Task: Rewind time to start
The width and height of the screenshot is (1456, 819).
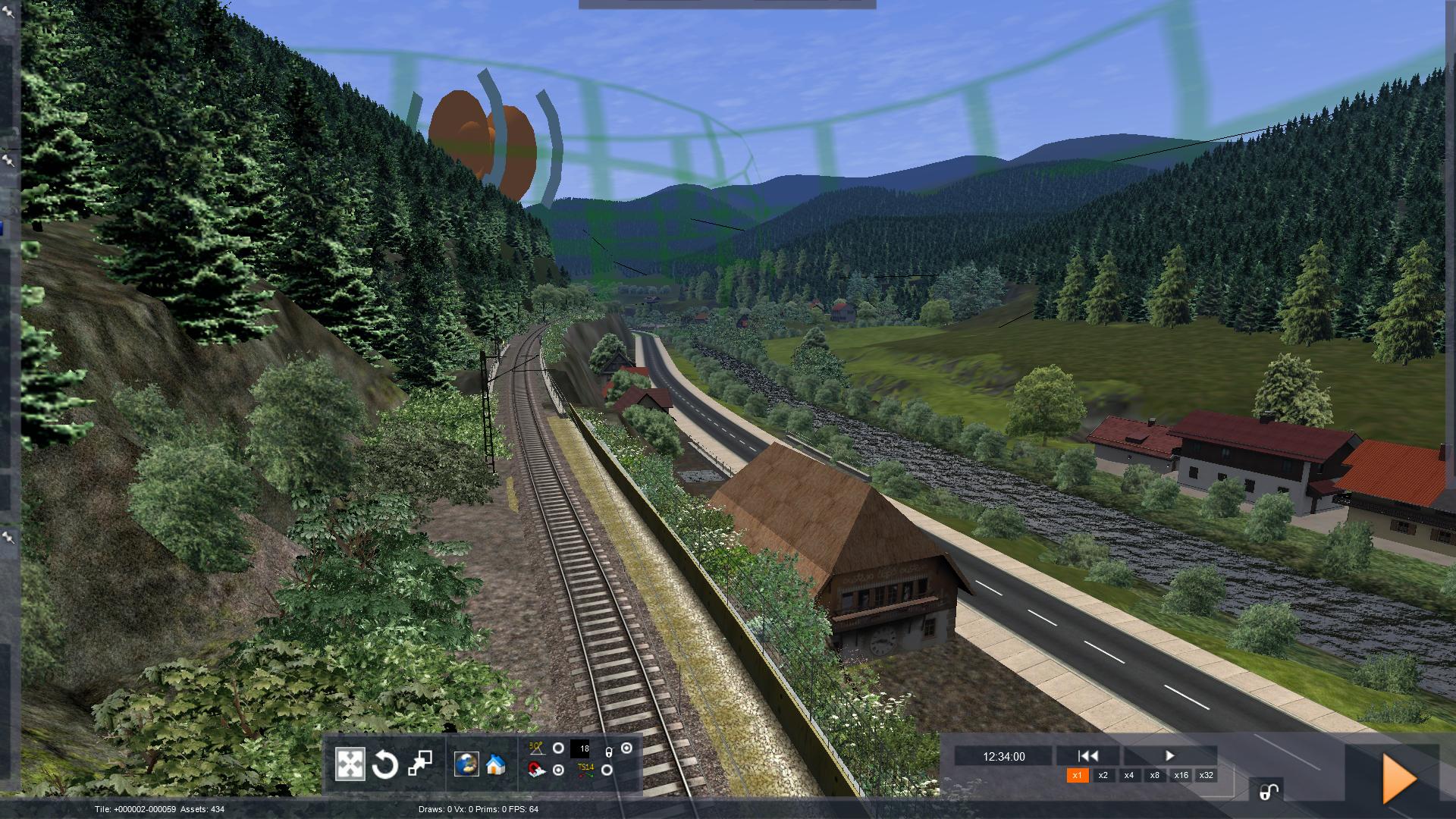Action: click(x=1088, y=755)
